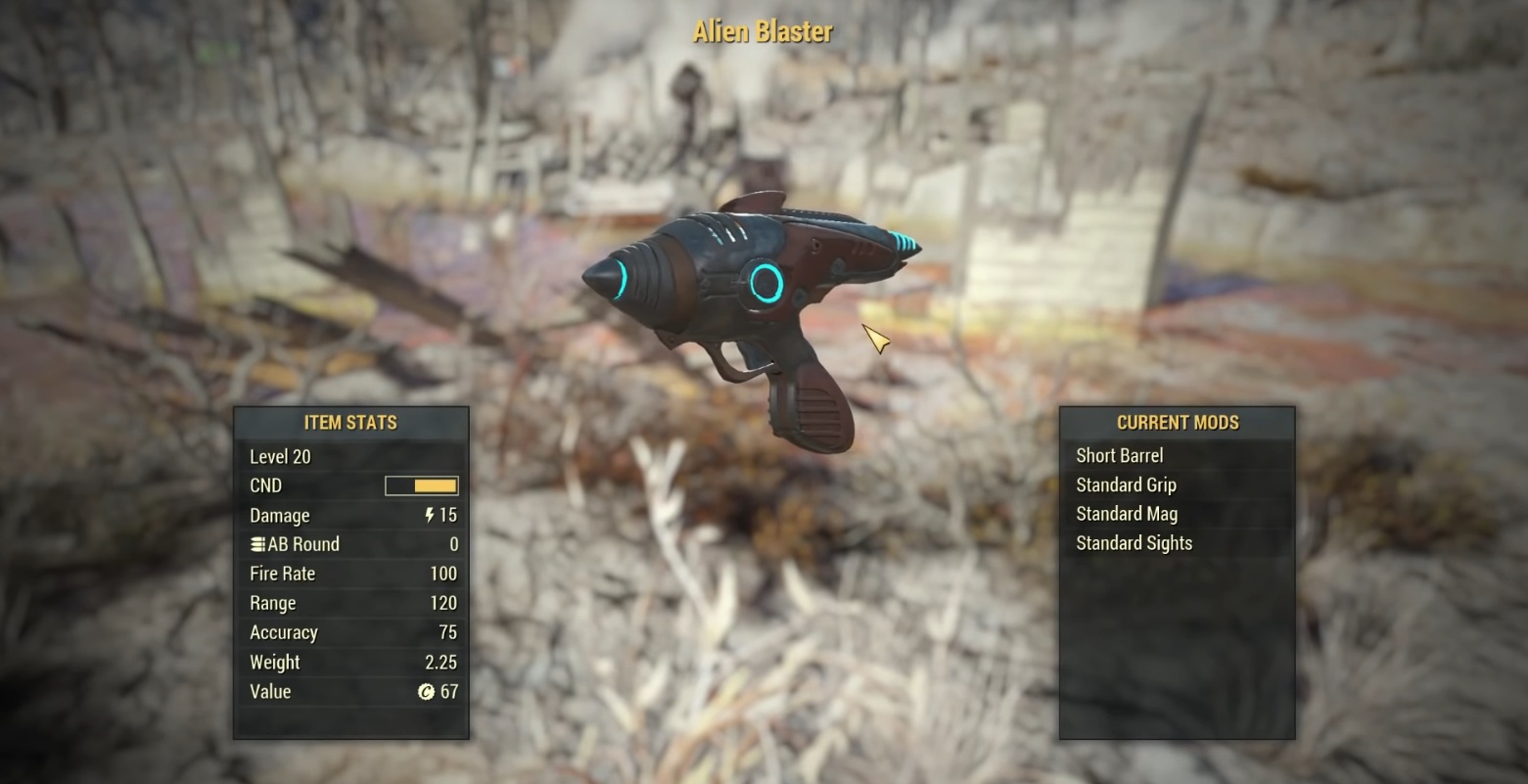Select the cyan ring emblem on the blaster body
The height and width of the screenshot is (784, 1528).
point(766,283)
